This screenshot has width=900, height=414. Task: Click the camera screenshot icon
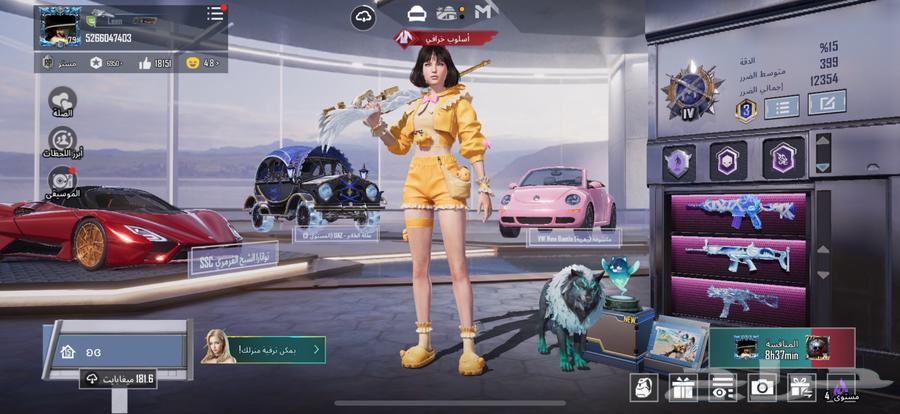tap(762, 387)
